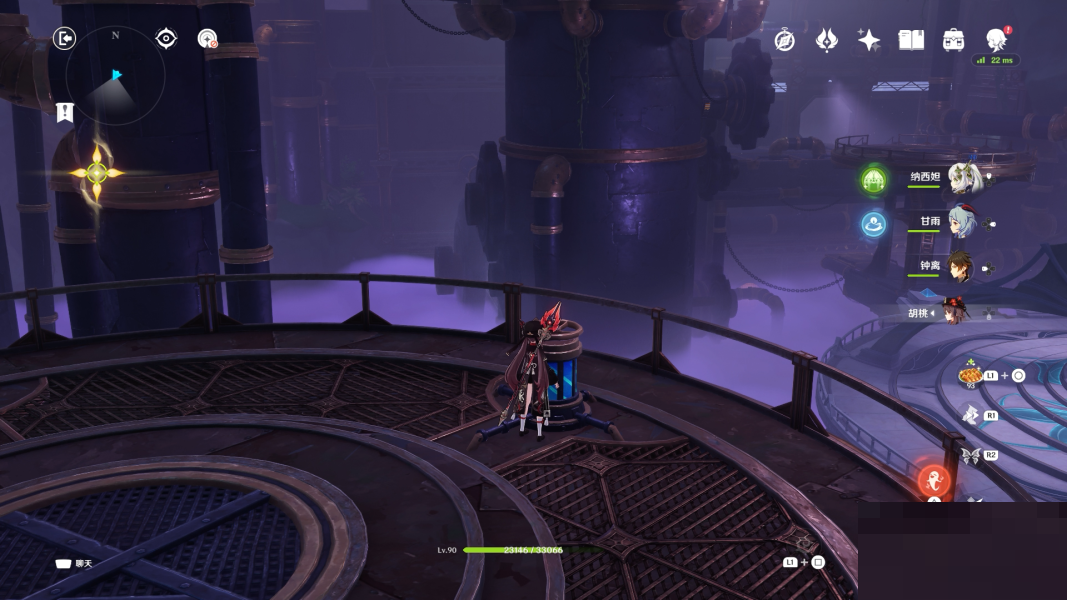Screen dimensions: 1067x600
Task: Open the Paimon menu portrait
Action: pyautogui.click(x=996, y=39)
